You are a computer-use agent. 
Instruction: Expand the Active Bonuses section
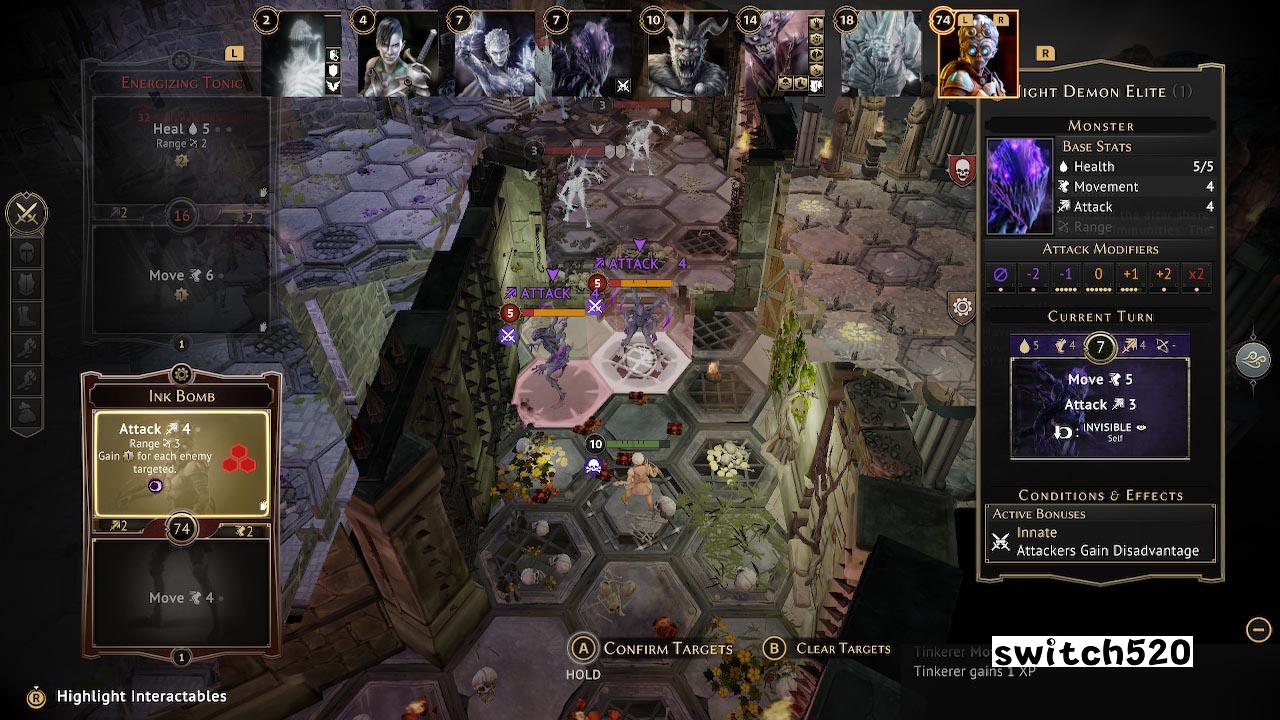[x=1040, y=514]
